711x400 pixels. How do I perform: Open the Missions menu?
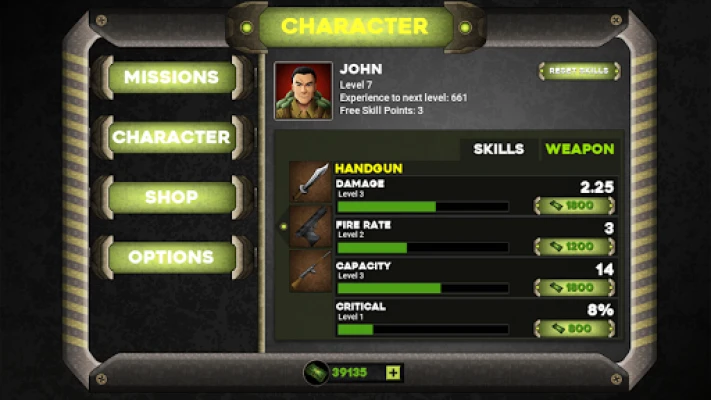171,77
